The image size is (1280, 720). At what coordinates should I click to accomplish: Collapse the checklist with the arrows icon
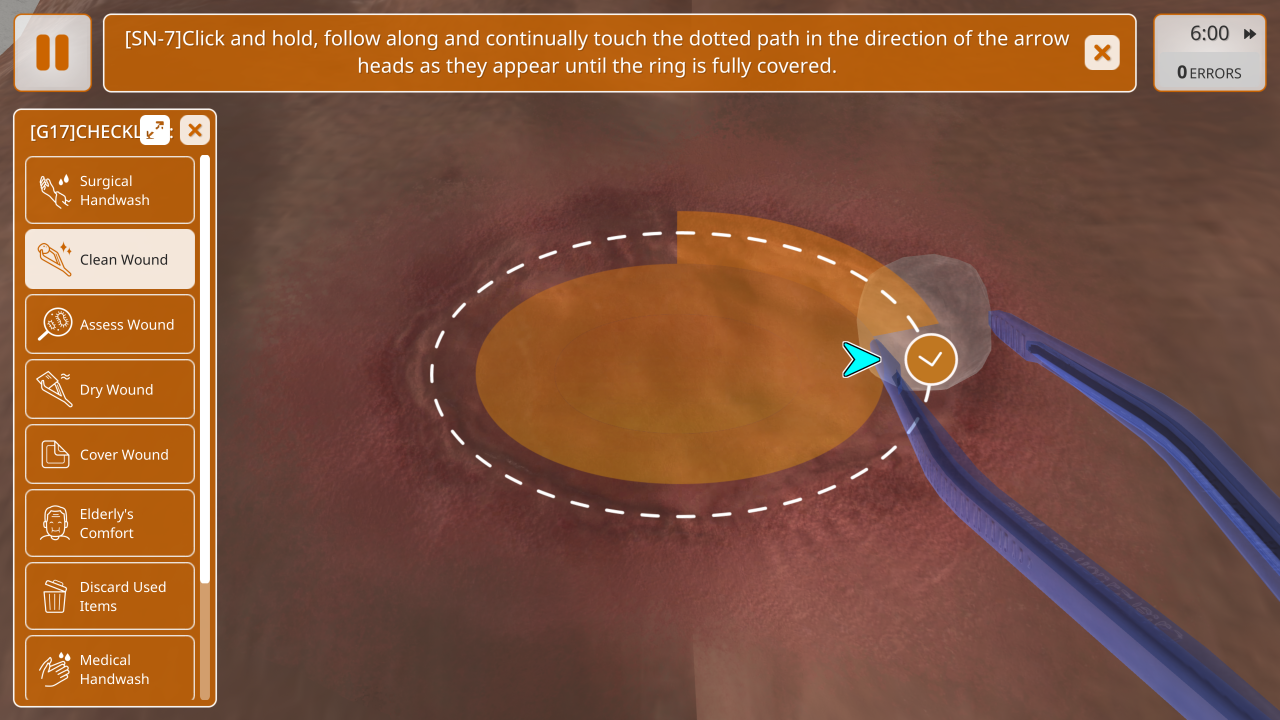155,130
